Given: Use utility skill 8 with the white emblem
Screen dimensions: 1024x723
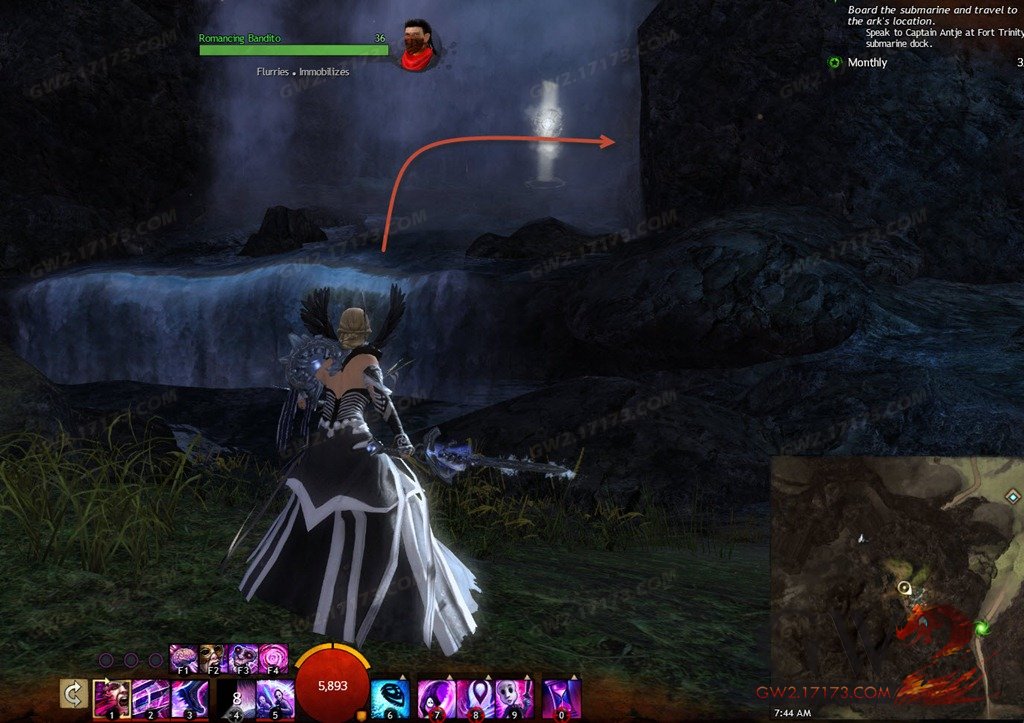Looking at the screenshot, I should click(475, 698).
